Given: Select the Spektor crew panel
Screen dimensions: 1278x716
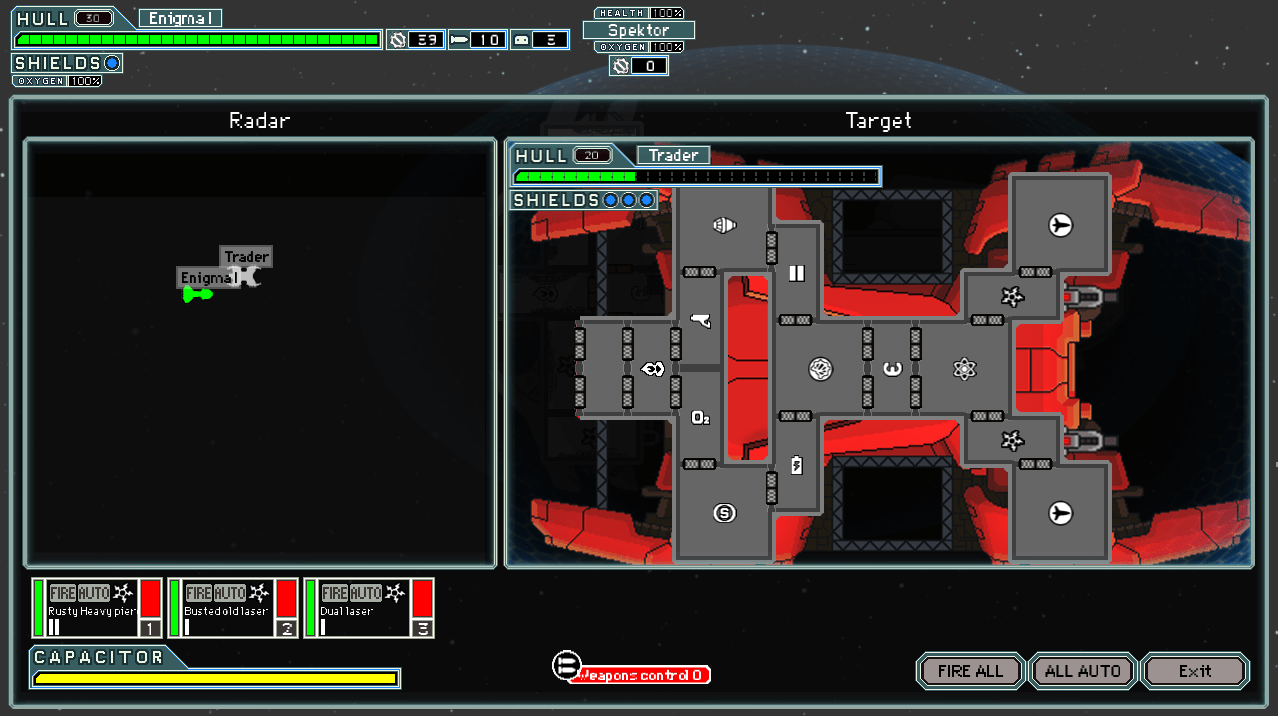Looking at the screenshot, I should (638, 30).
